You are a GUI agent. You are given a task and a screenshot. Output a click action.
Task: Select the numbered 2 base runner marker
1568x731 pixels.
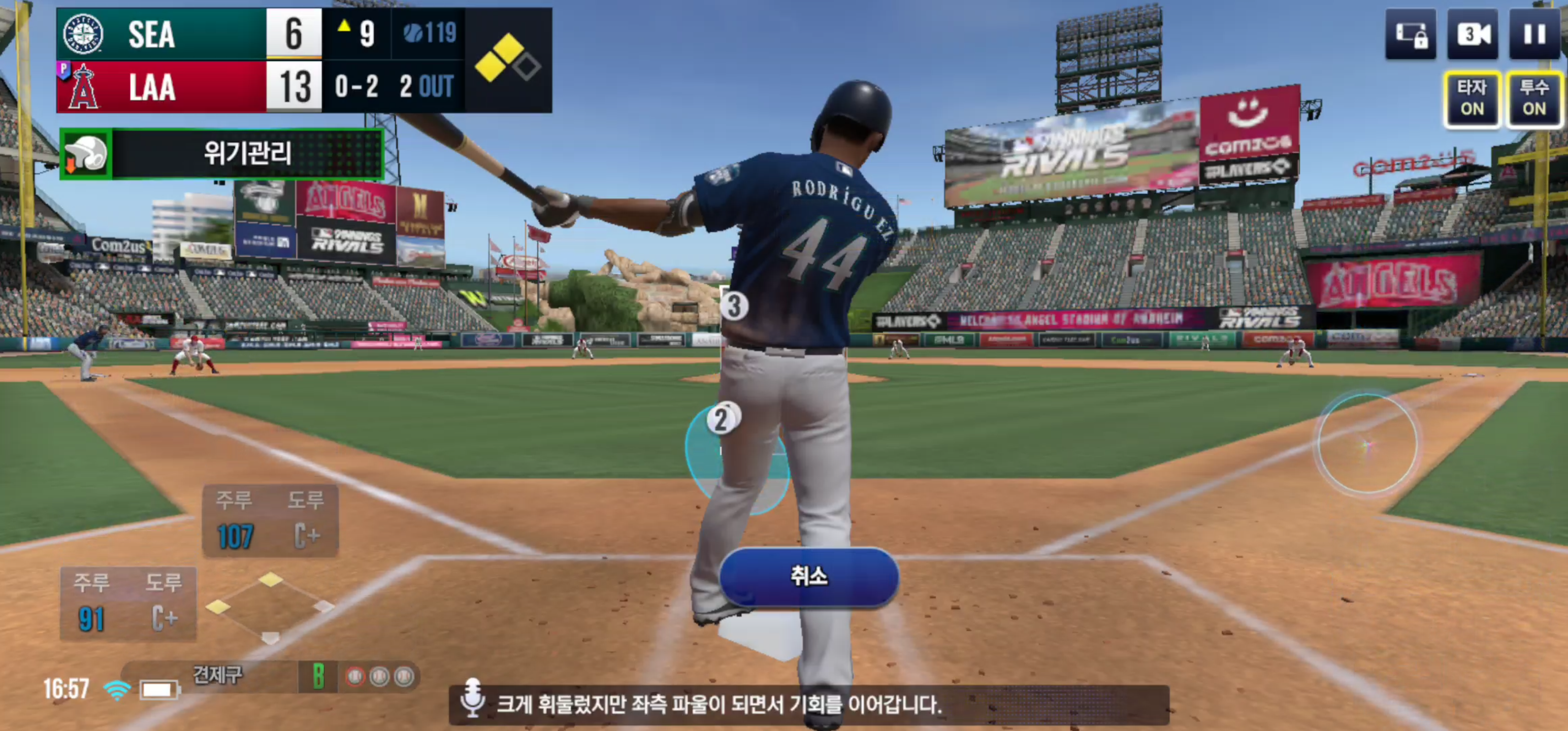(x=722, y=419)
